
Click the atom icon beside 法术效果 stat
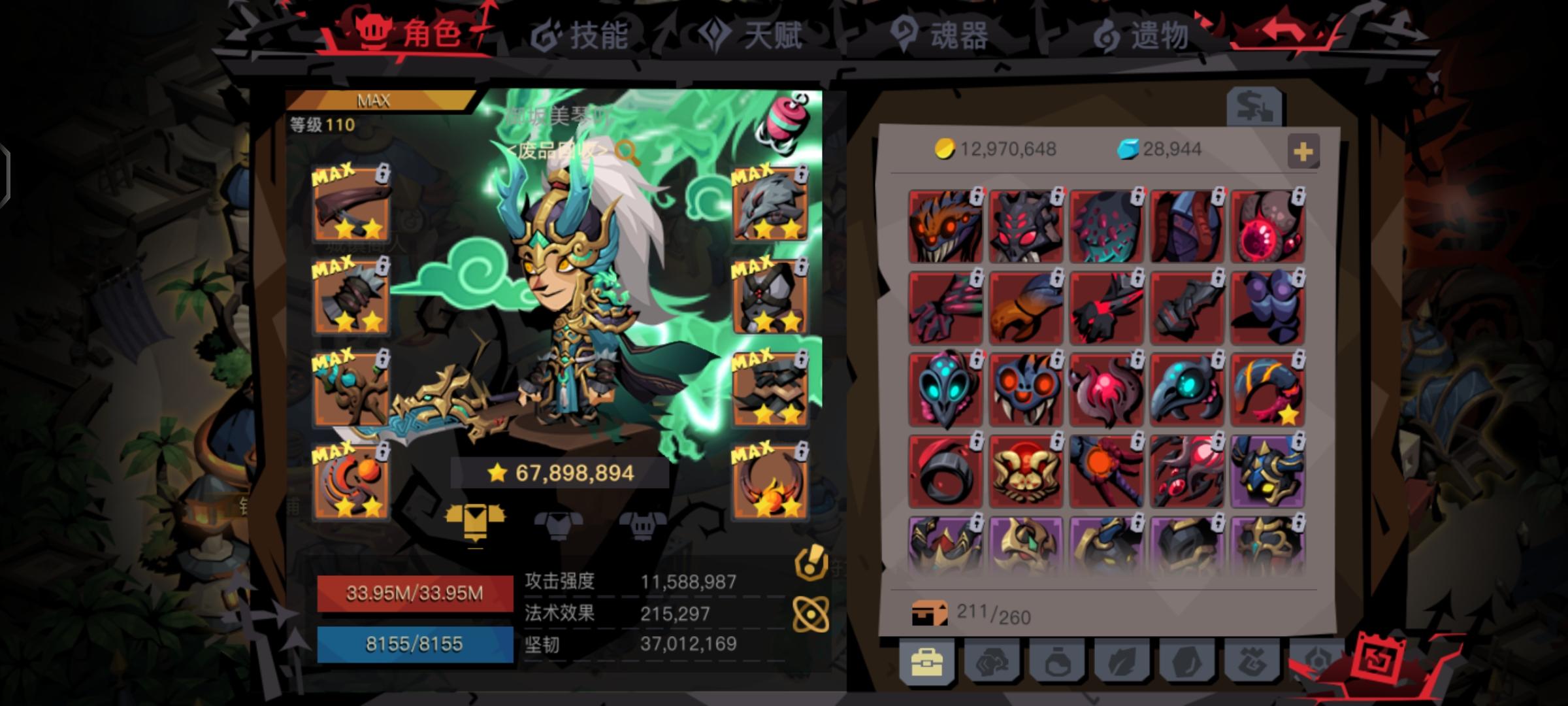click(811, 613)
